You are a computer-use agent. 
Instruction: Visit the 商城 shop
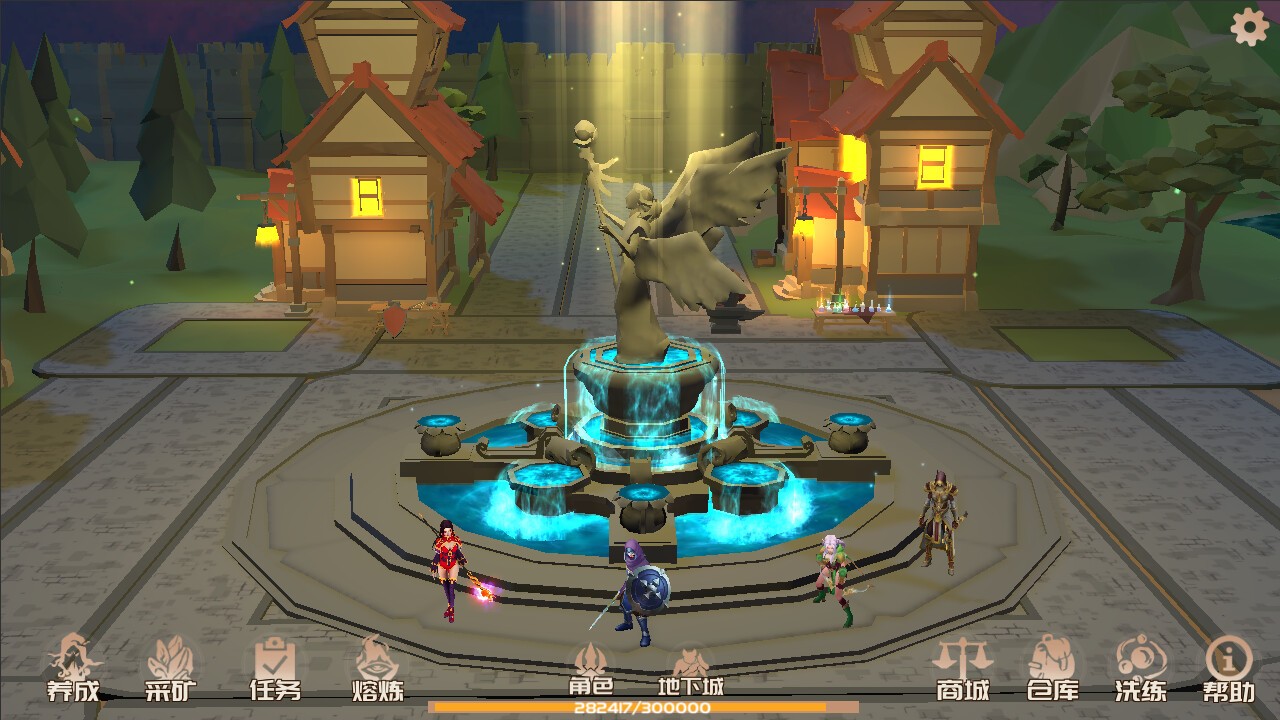click(962, 668)
